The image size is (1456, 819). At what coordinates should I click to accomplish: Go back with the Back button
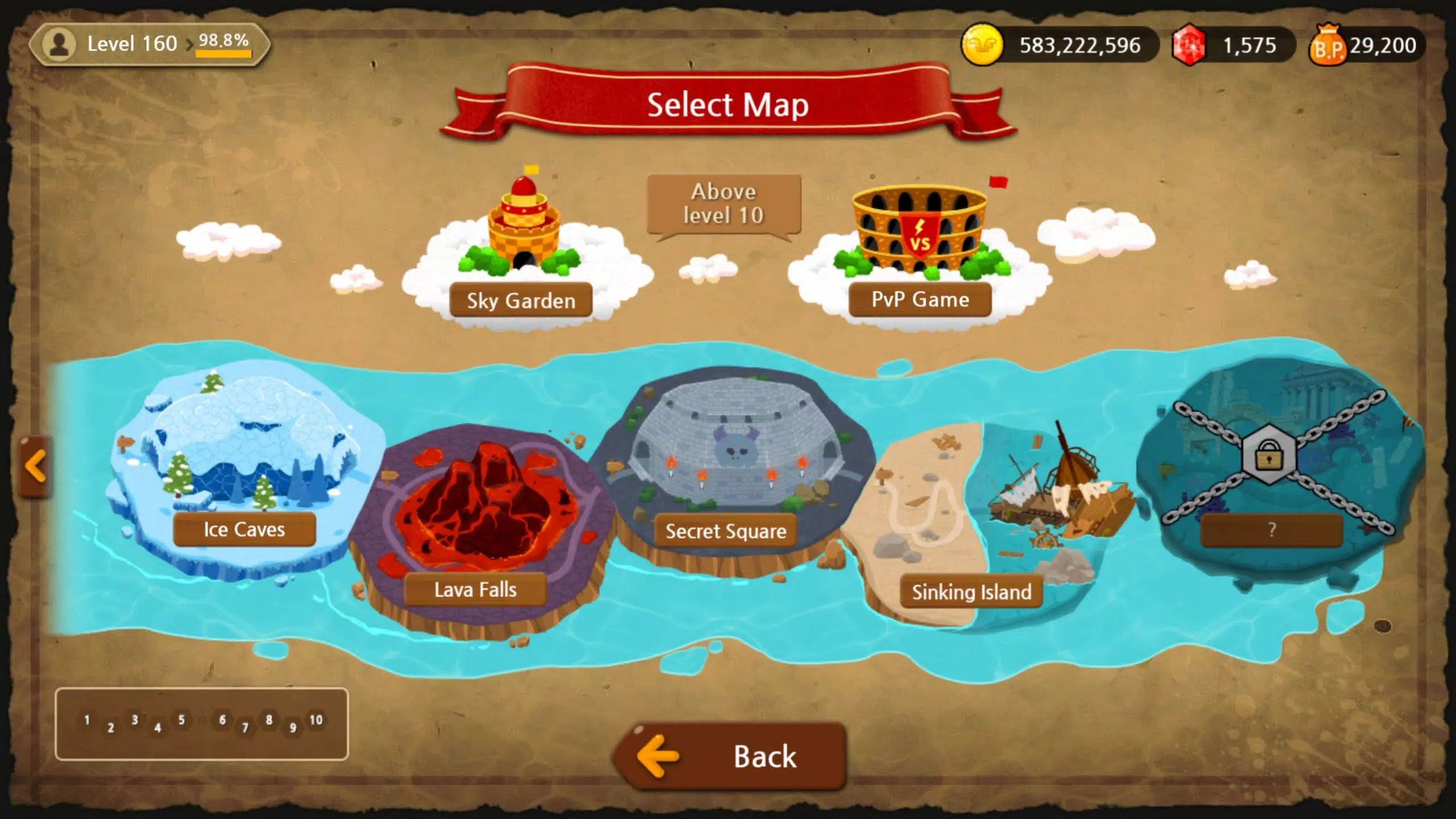click(730, 756)
